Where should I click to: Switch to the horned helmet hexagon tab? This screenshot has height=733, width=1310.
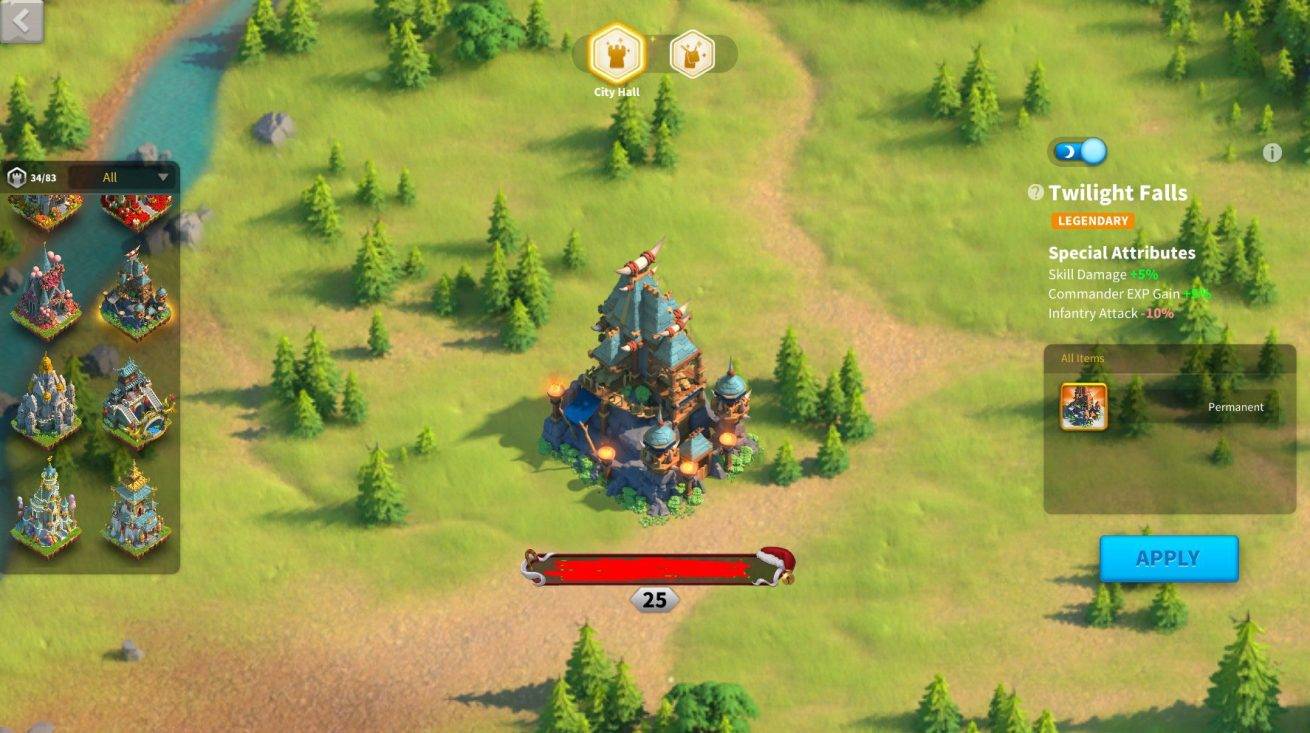[x=692, y=54]
